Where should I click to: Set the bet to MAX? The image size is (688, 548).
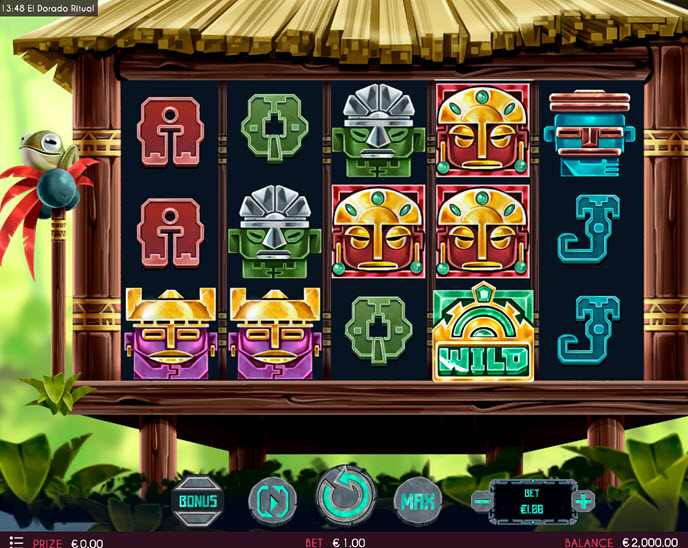419,499
